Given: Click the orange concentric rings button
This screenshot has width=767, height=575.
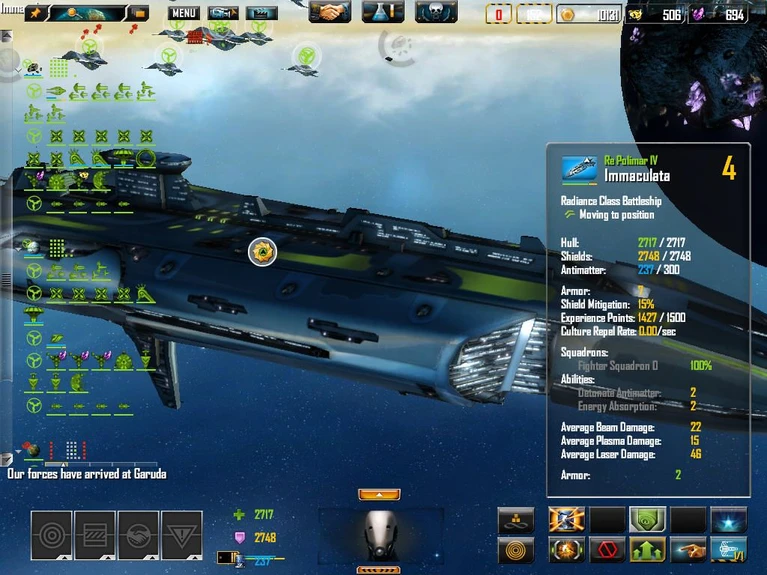Looking at the screenshot, I should click(x=516, y=549).
